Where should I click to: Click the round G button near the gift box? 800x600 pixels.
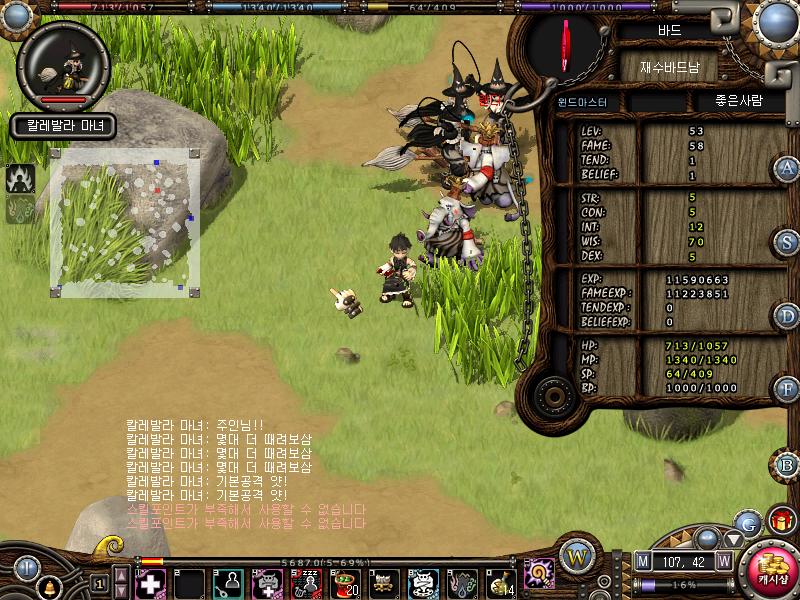pos(747,522)
